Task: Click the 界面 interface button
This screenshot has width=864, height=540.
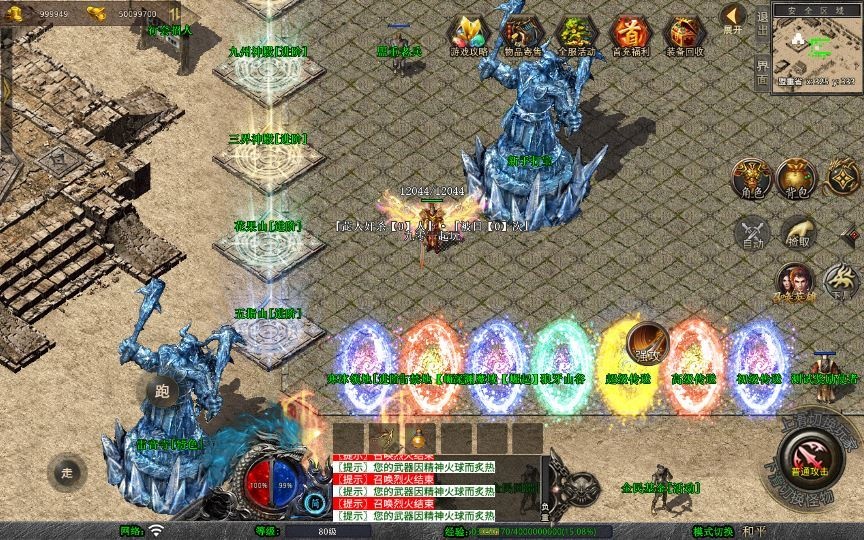Action: (x=763, y=69)
